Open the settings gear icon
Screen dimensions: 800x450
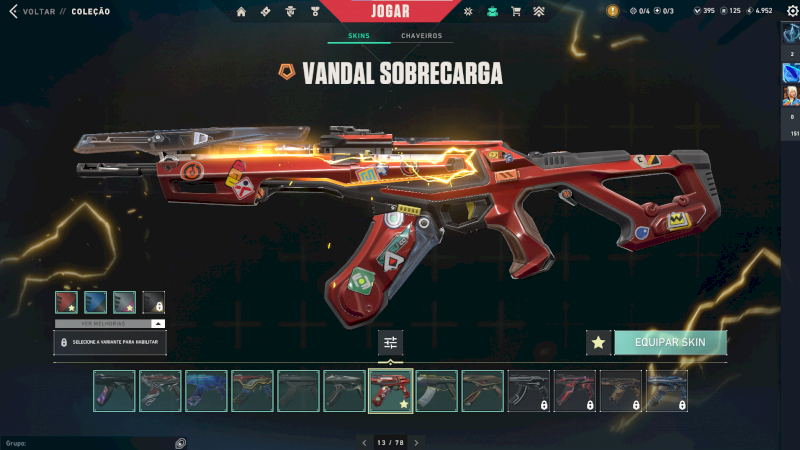789,10
